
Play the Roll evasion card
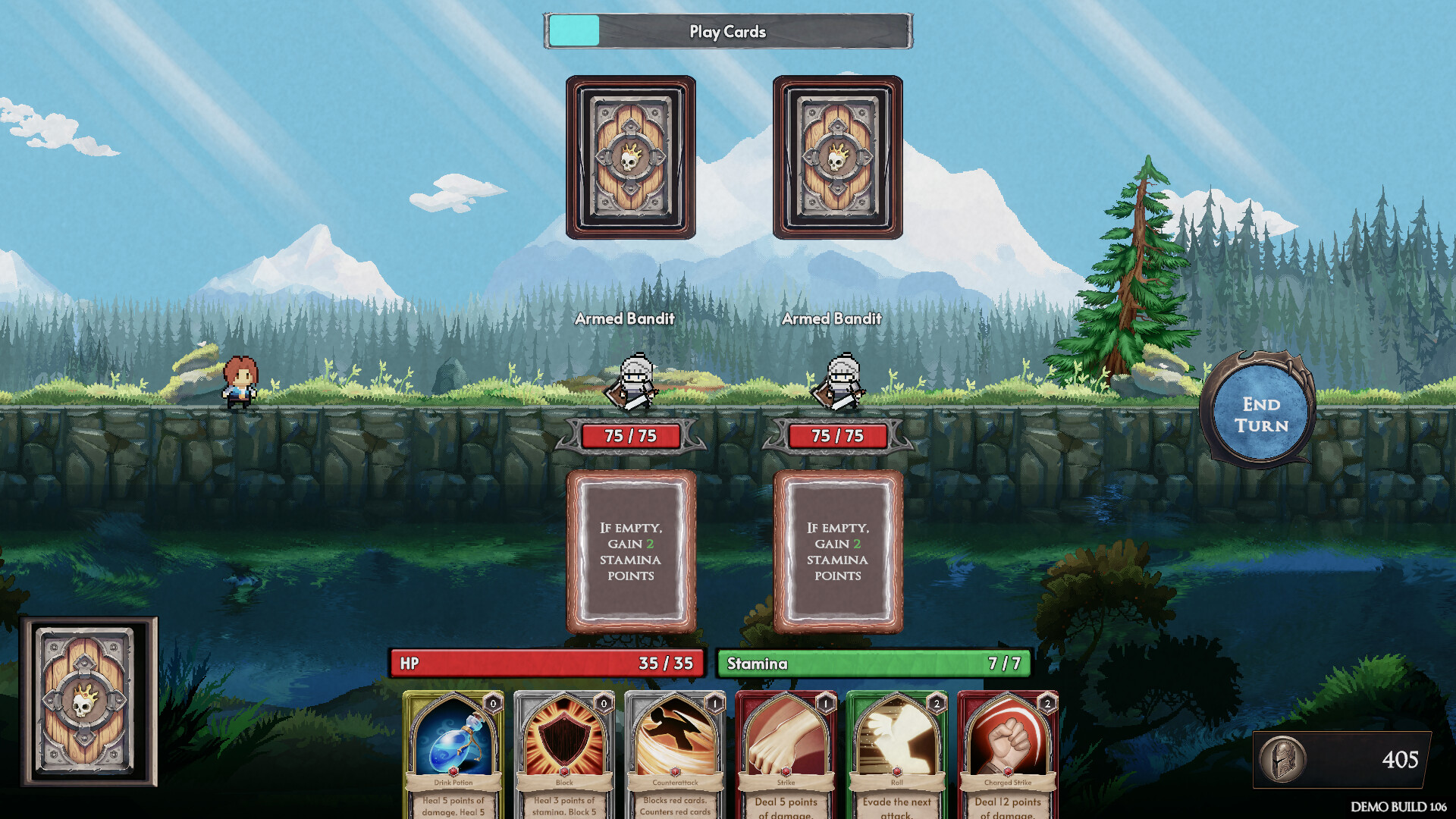tap(897, 751)
